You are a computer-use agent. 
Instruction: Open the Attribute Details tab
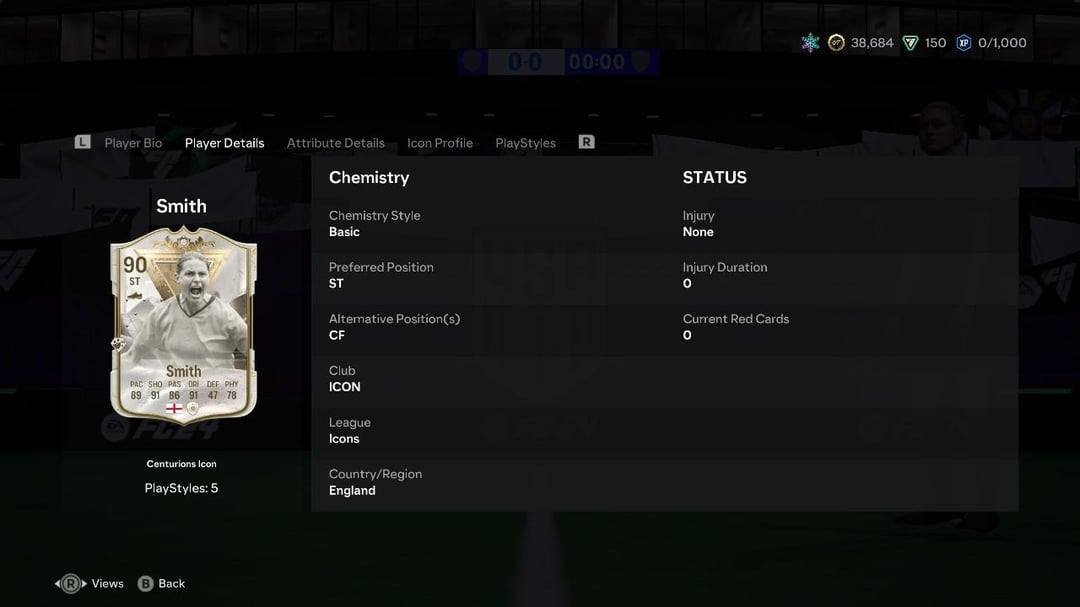(x=335, y=143)
